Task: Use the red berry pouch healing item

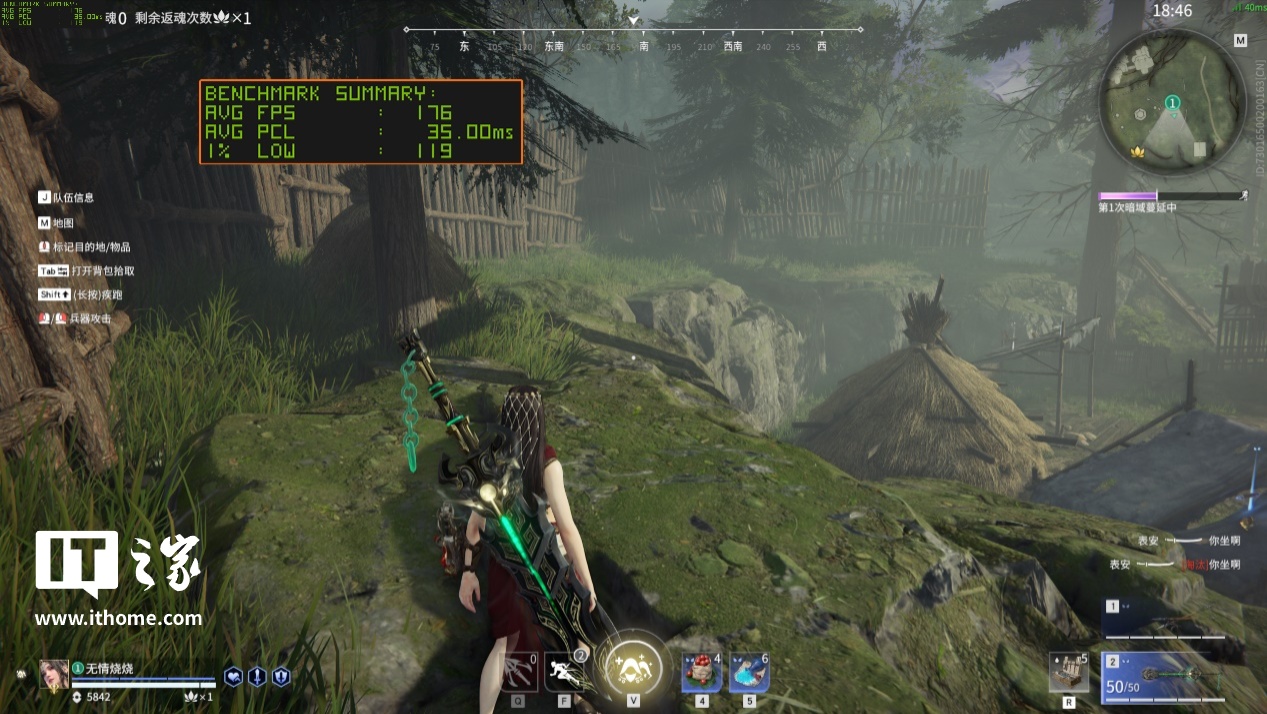Action: (x=702, y=671)
